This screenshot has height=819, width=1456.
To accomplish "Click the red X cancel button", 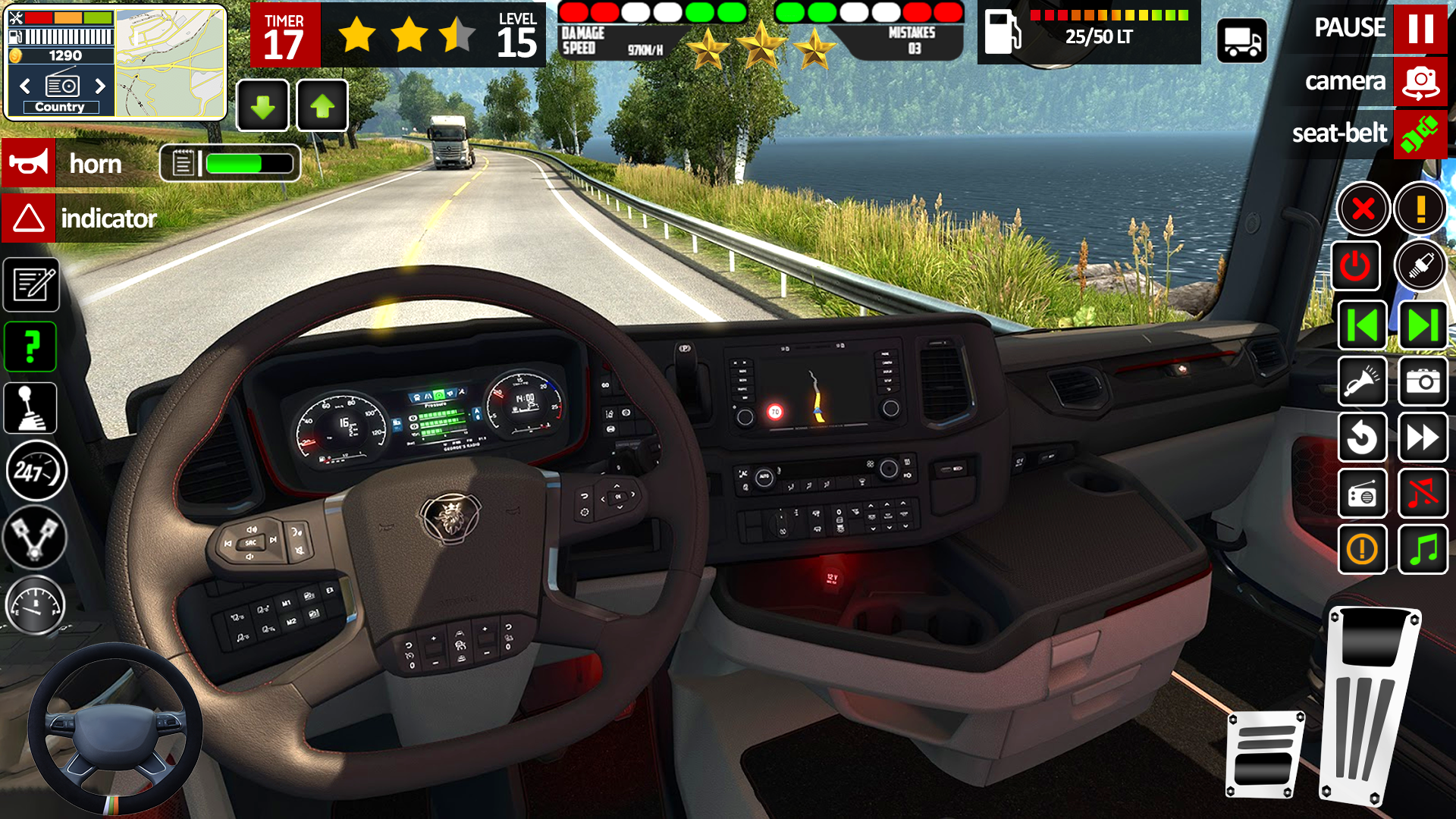I will point(1363,209).
